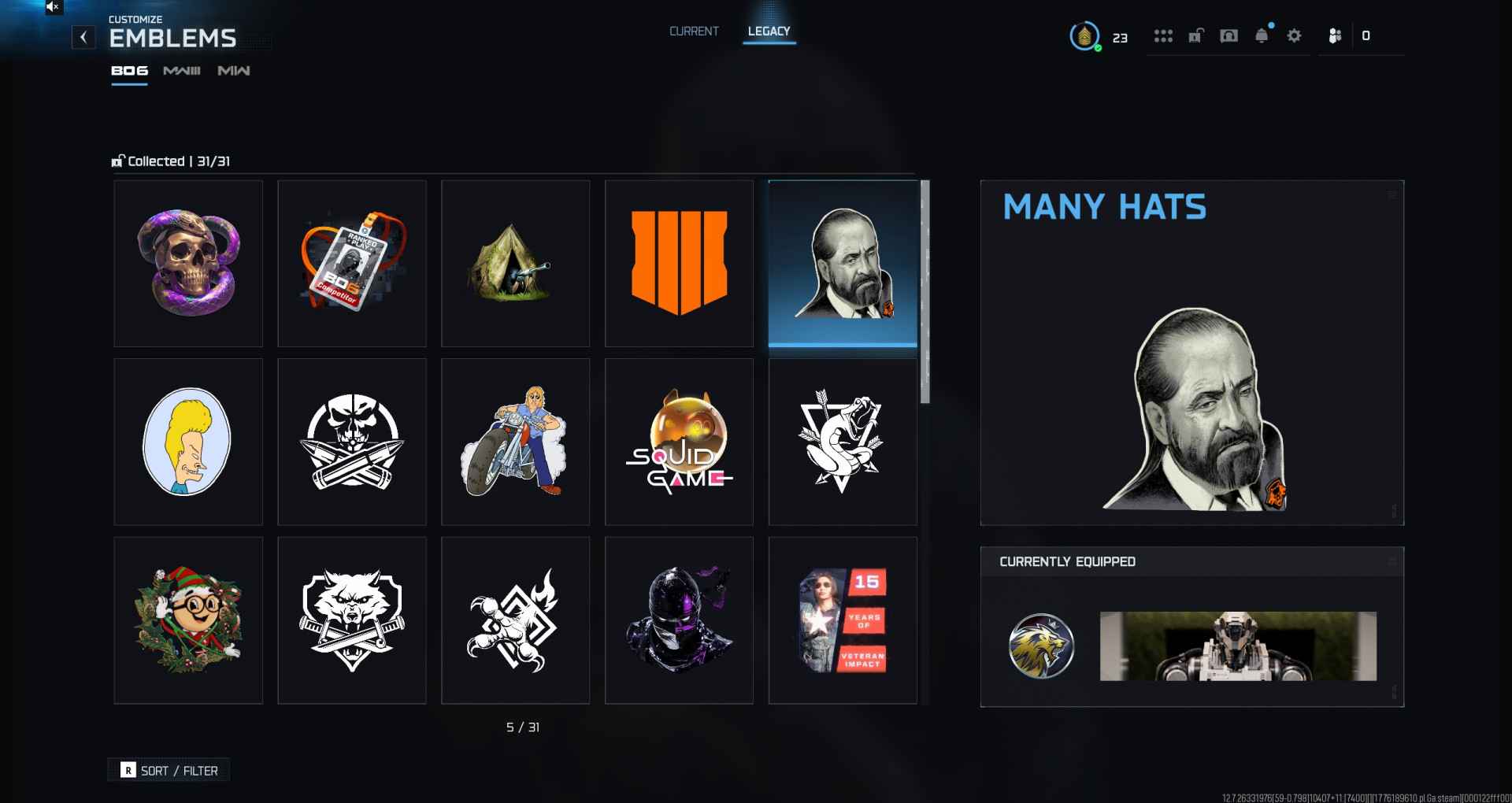Viewport: 1512px width, 803px height.
Task: Select the Squid Game emblem
Action: point(679,442)
